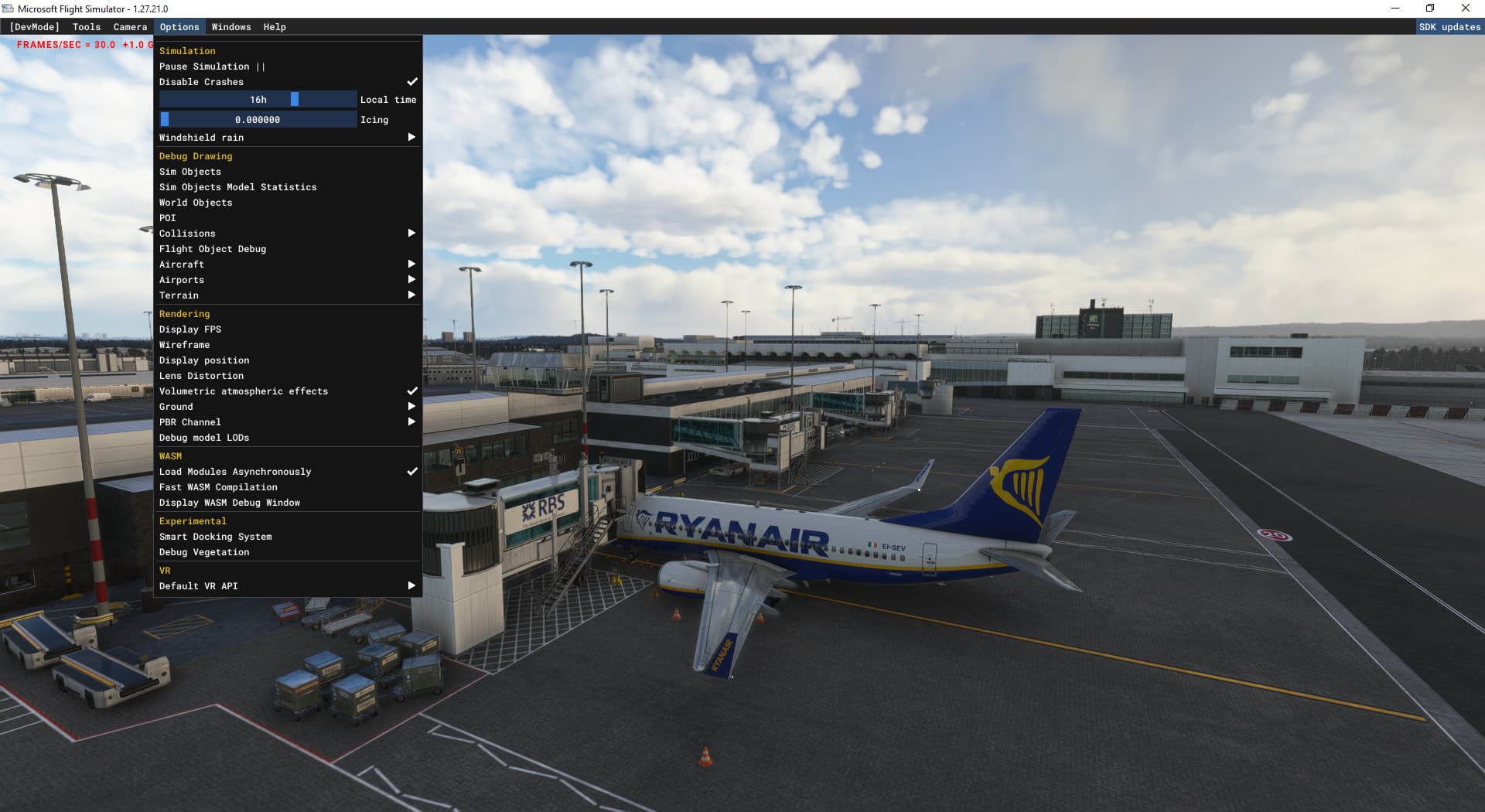The height and width of the screenshot is (812, 1485).
Task: Open the Tools menu
Action: (x=86, y=26)
